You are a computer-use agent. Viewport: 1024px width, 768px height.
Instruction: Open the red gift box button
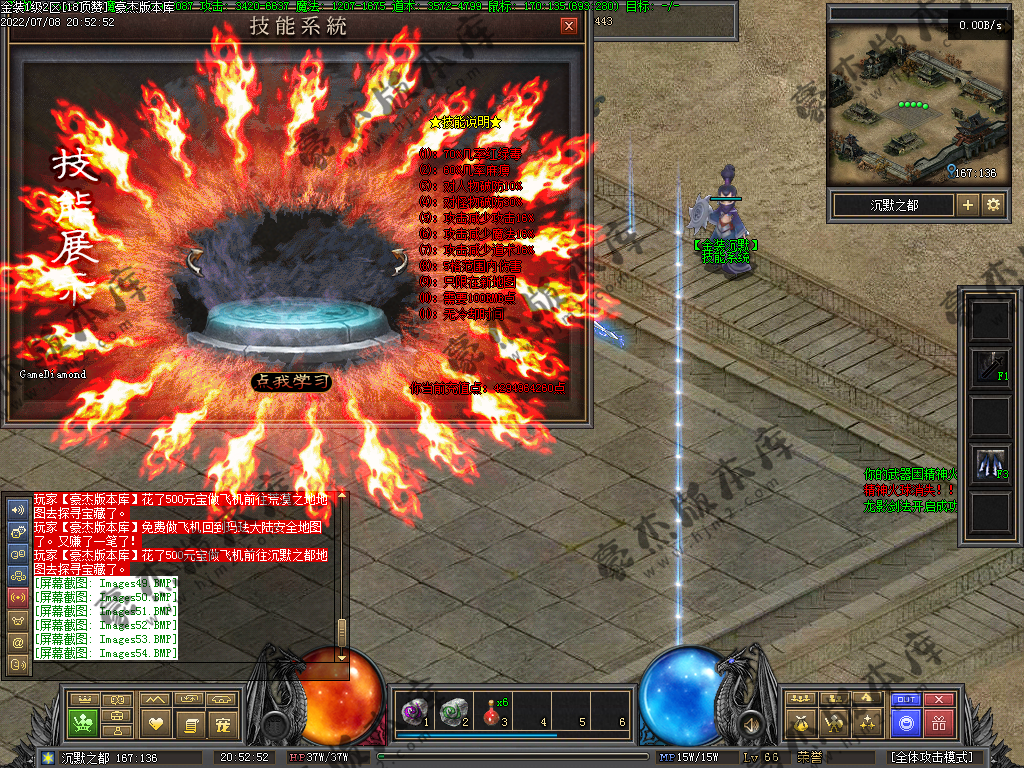click(x=938, y=722)
